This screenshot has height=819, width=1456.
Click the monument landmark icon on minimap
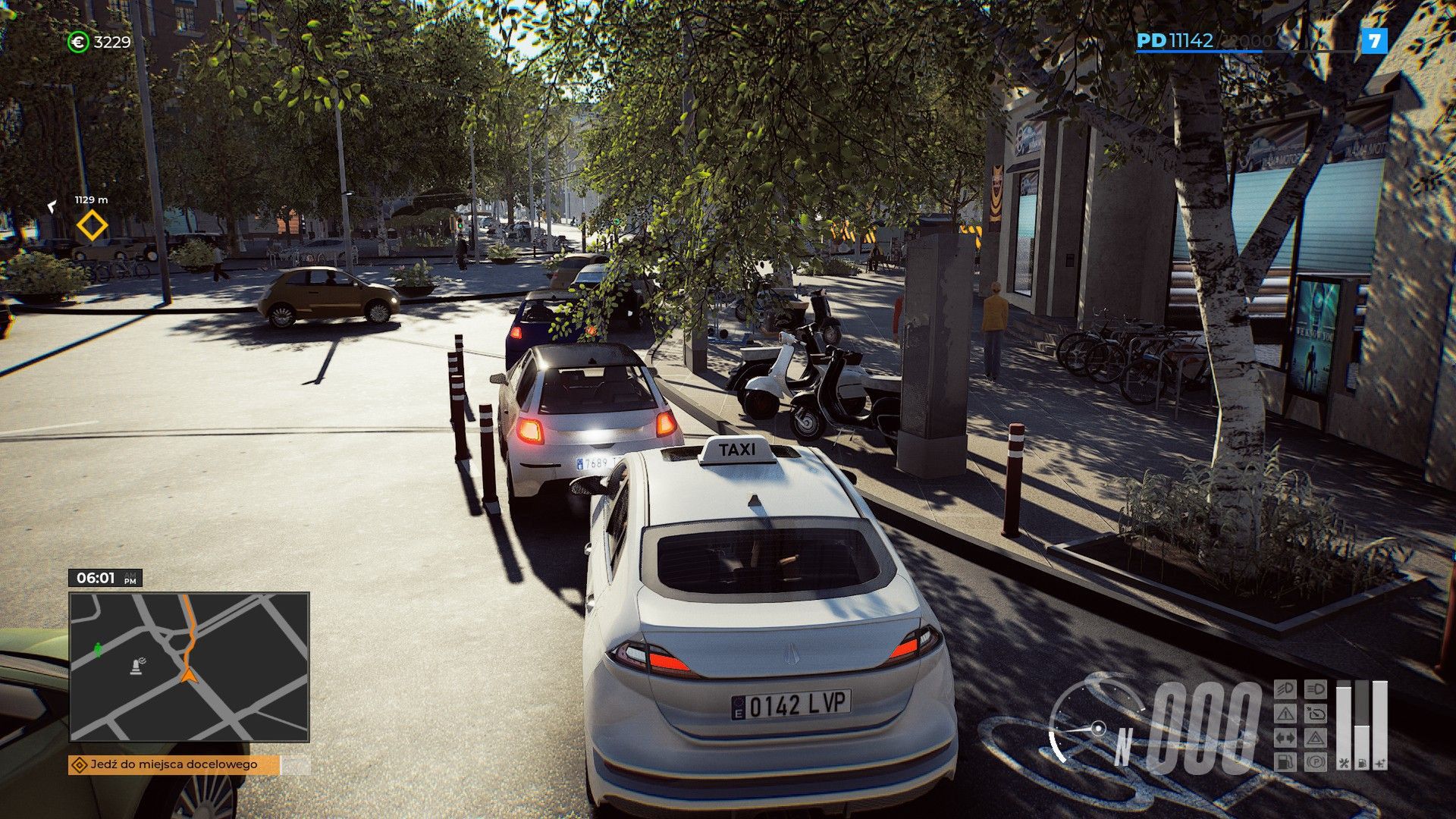137,666
